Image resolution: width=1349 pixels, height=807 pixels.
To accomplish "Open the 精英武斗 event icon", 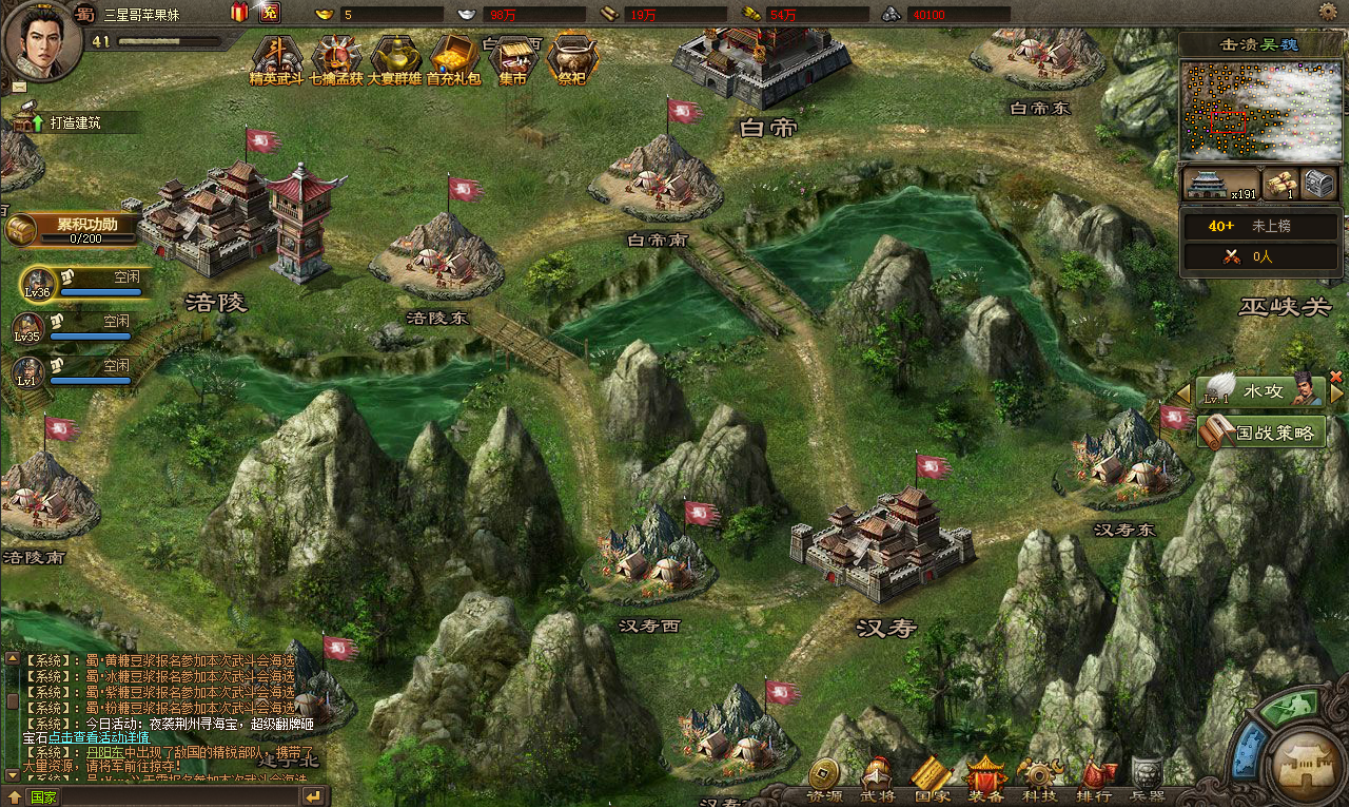I will point(276,58).
